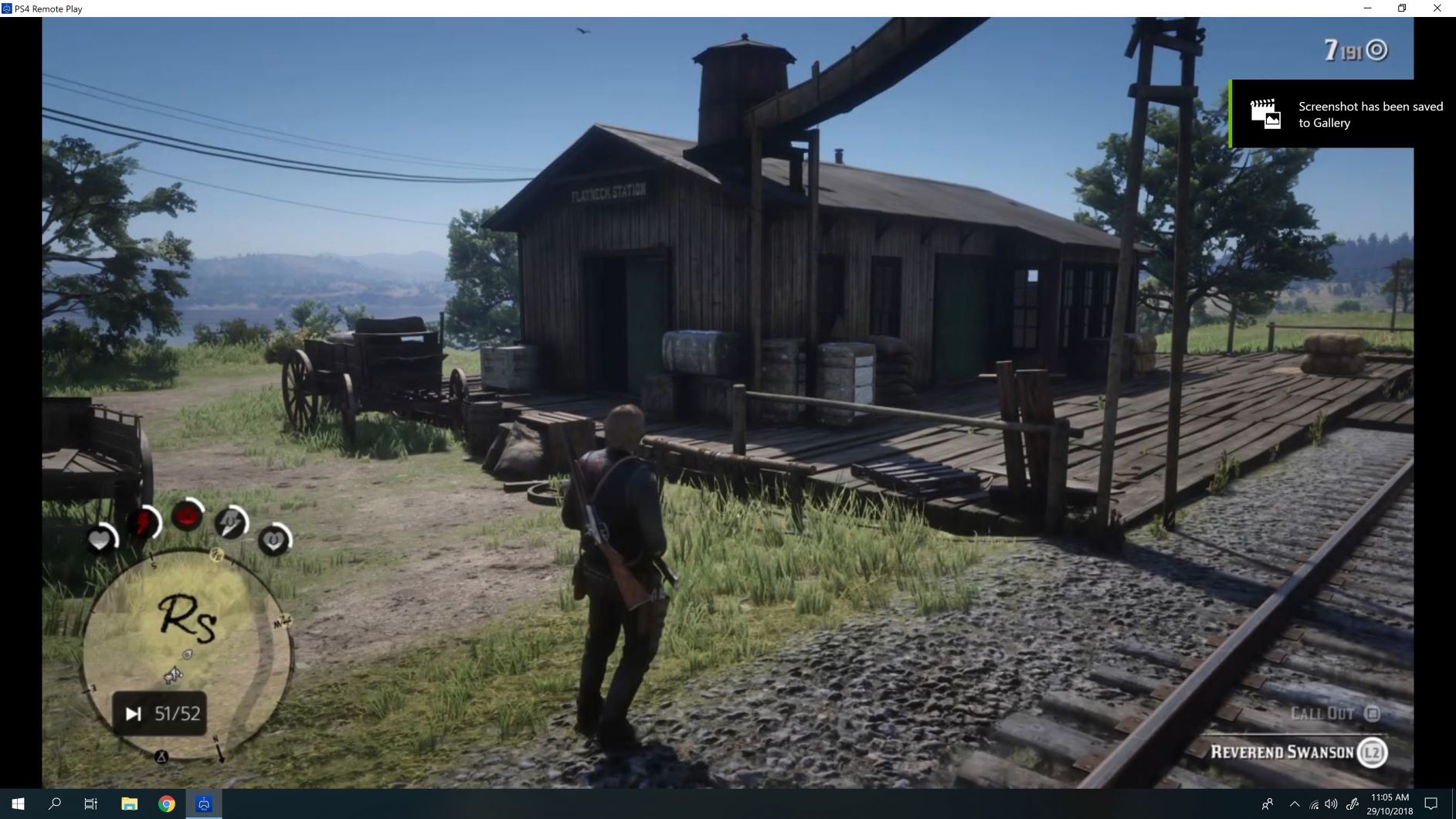
Task: Select the player position arrow on the minimap
Action: [x=175, y=673]
